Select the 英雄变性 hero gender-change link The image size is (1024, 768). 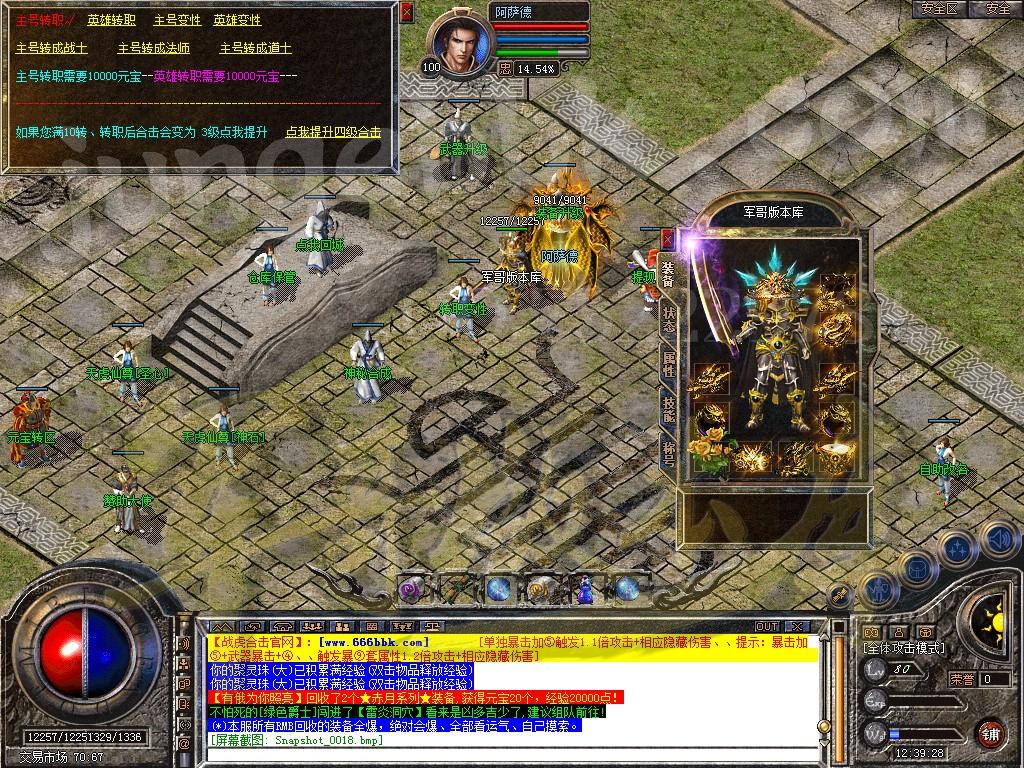coord(237,20)
